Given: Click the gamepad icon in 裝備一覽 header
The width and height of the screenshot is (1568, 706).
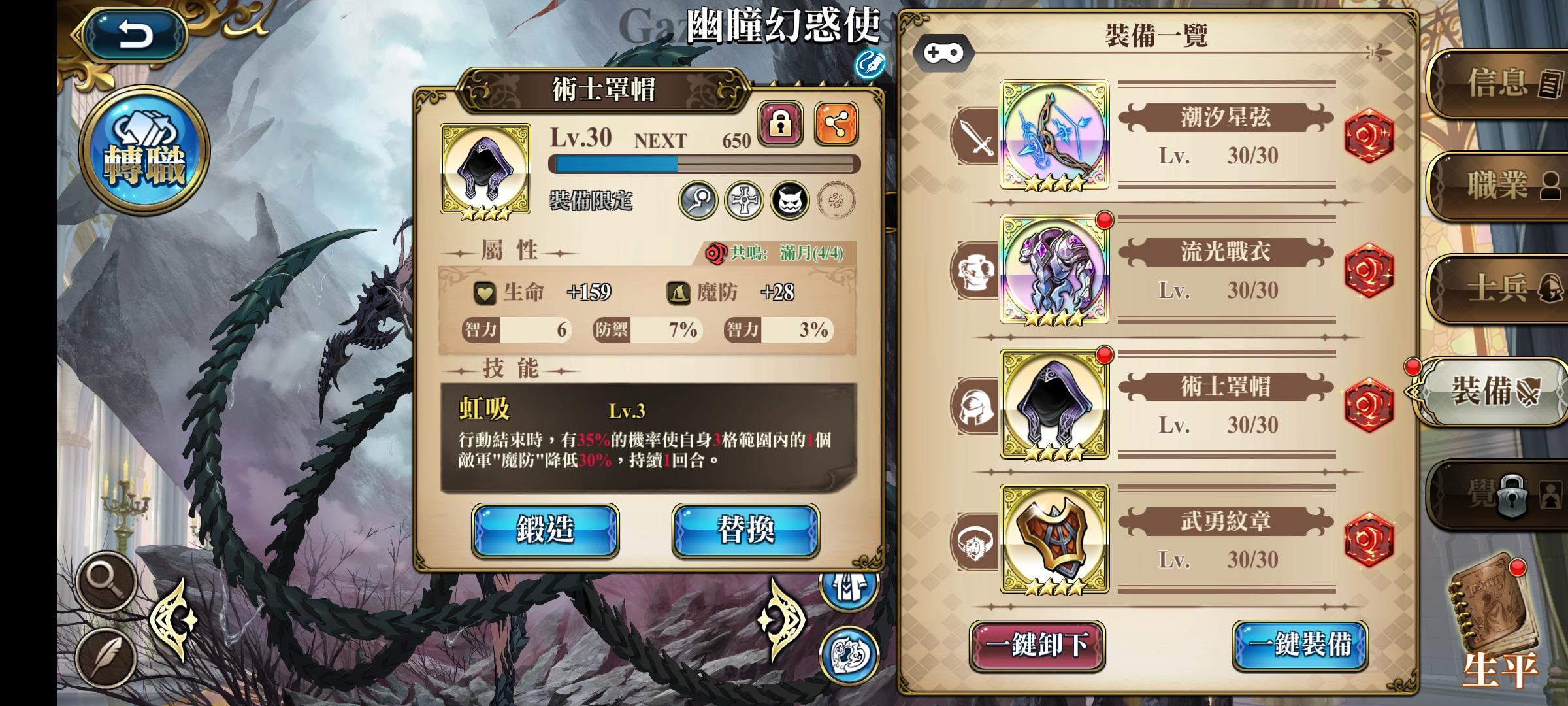Looking at the screenshot, I should 945,54.
